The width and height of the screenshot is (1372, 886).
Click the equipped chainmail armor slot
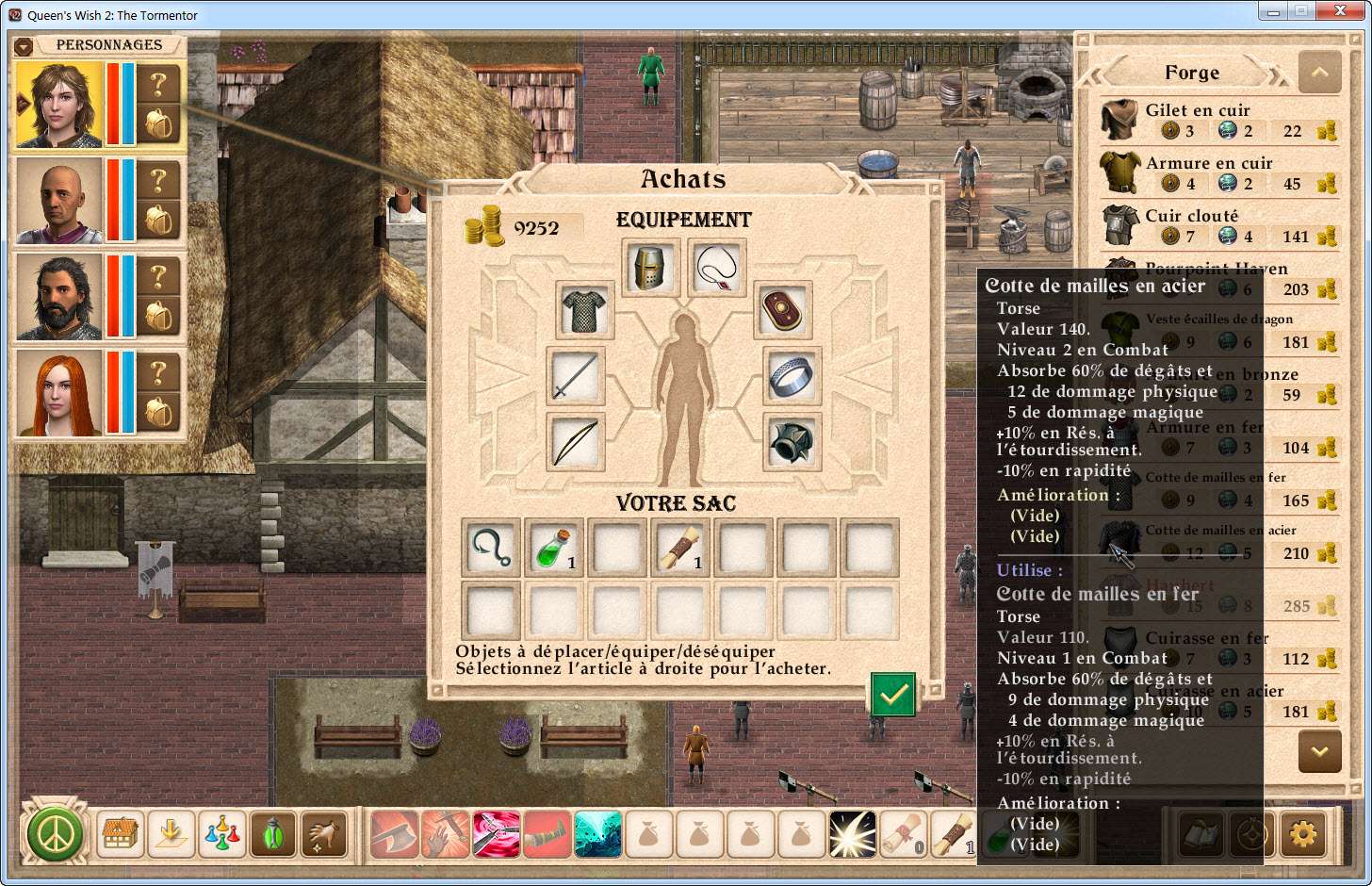tap(584, 310)
